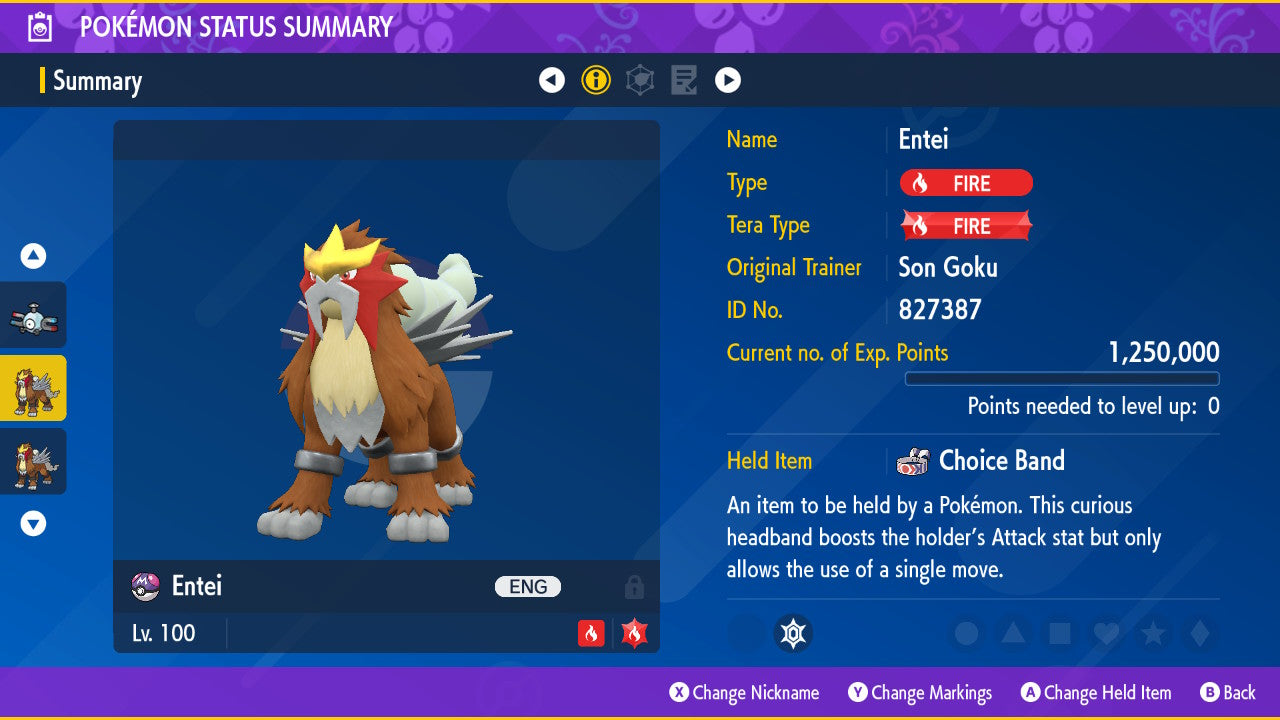The width and height of the screenshot is (1280, 720).
Task: Switch to the stats hexagon tab
Action: tap(640, 80)
